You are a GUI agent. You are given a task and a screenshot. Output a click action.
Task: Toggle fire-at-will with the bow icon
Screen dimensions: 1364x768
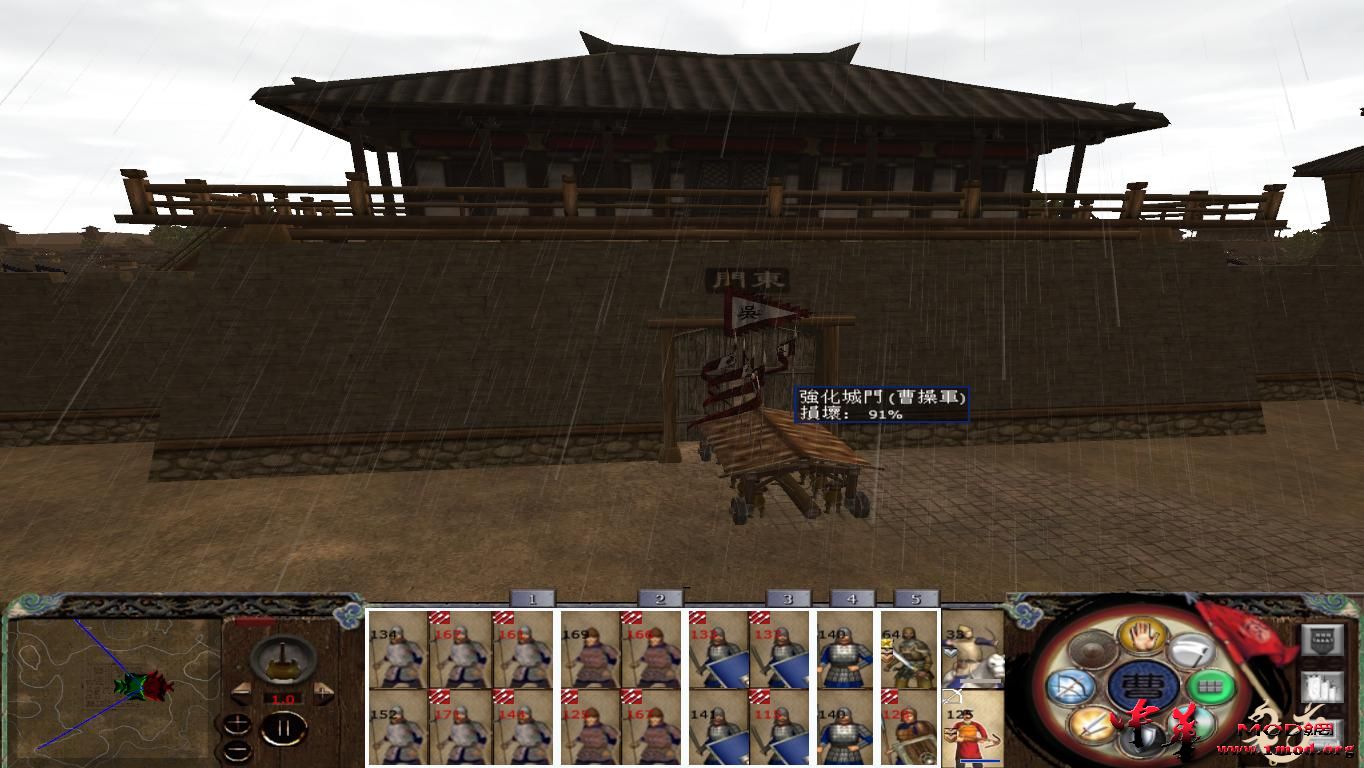1072,687
